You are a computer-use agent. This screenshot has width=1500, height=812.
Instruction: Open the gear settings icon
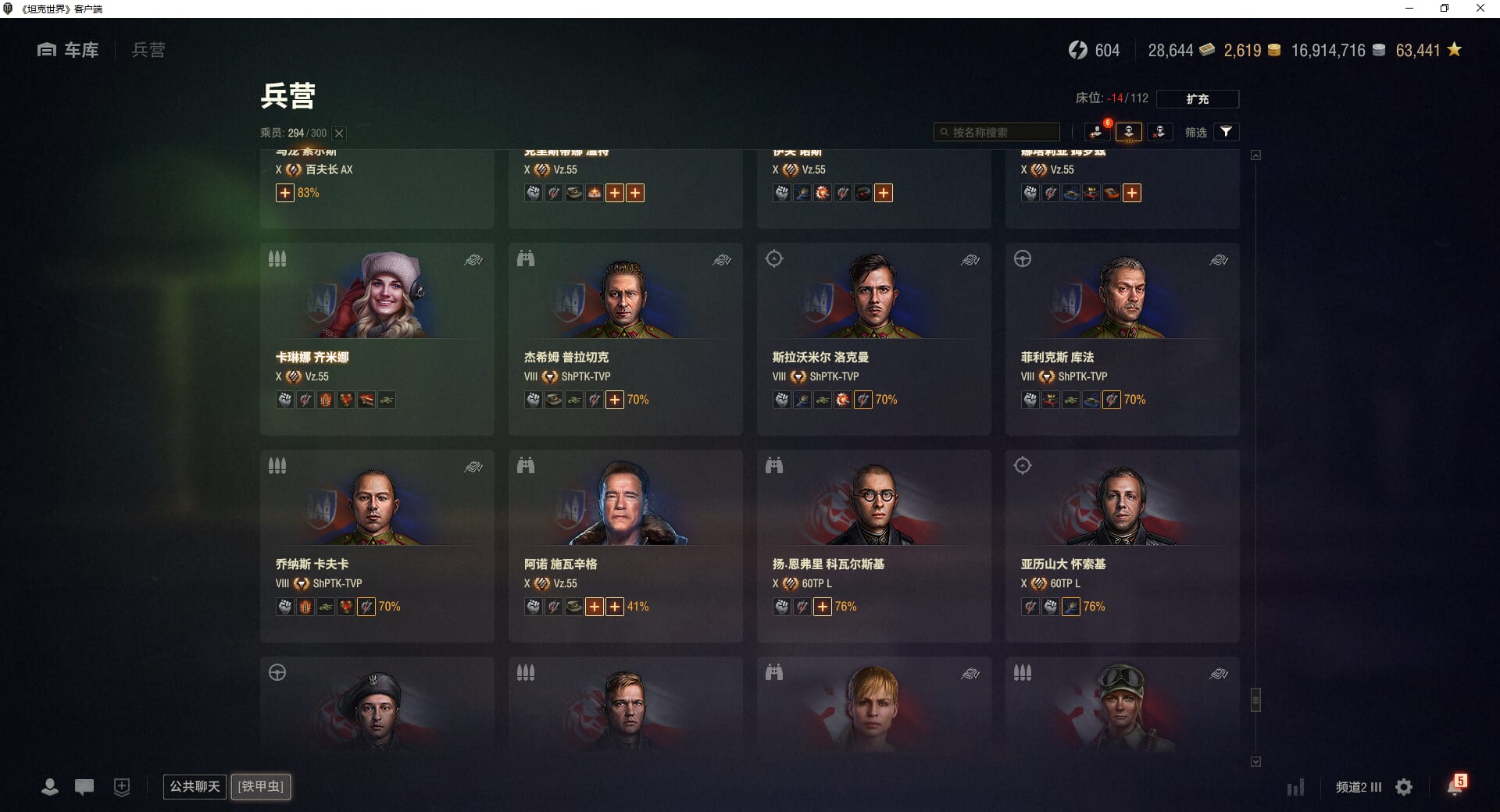(1404, 787)
